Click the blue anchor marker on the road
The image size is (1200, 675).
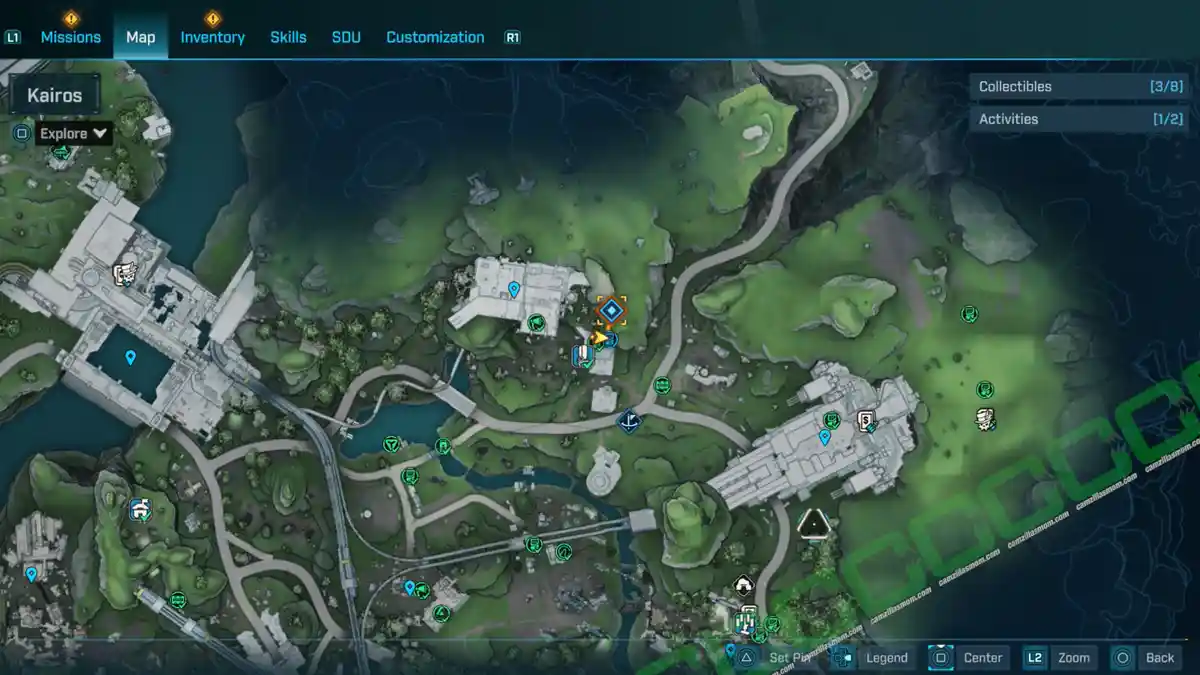coord(629,421)
